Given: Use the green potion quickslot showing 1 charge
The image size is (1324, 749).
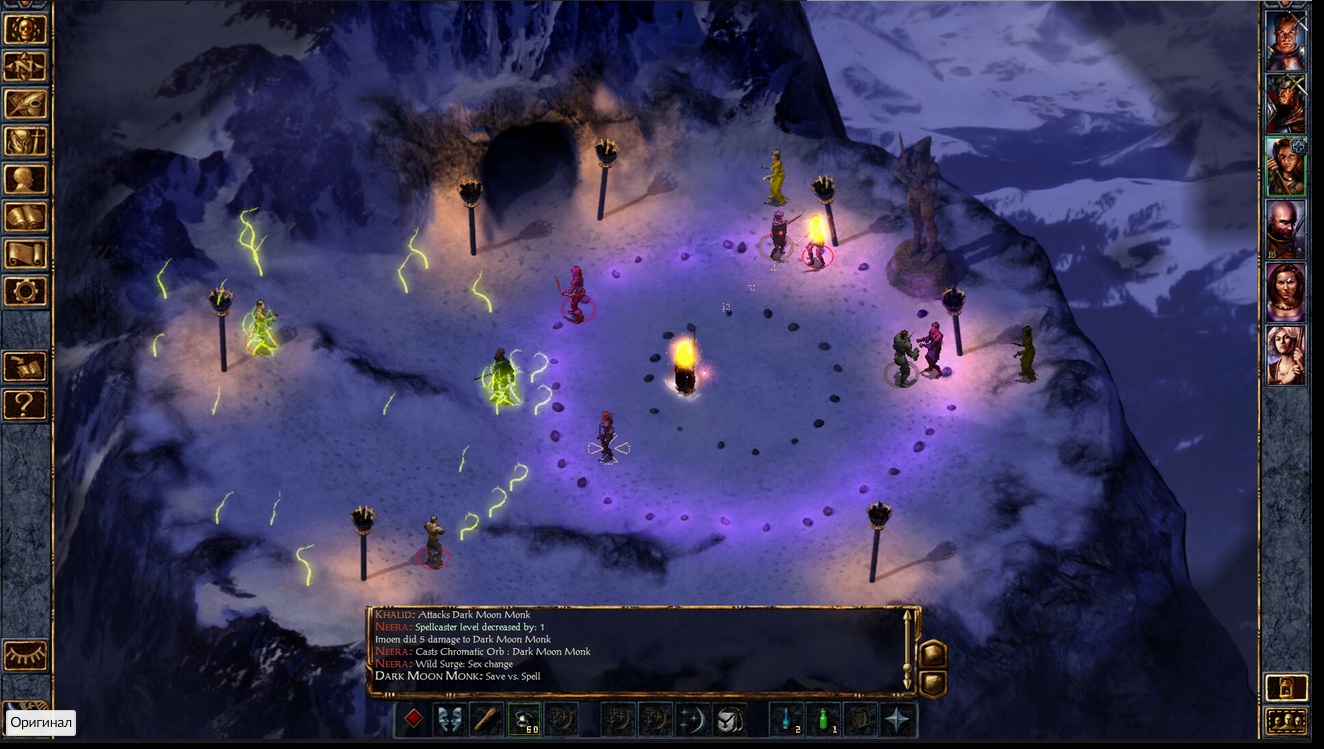Looking at the screenshot, I should (x=824, y=718).
